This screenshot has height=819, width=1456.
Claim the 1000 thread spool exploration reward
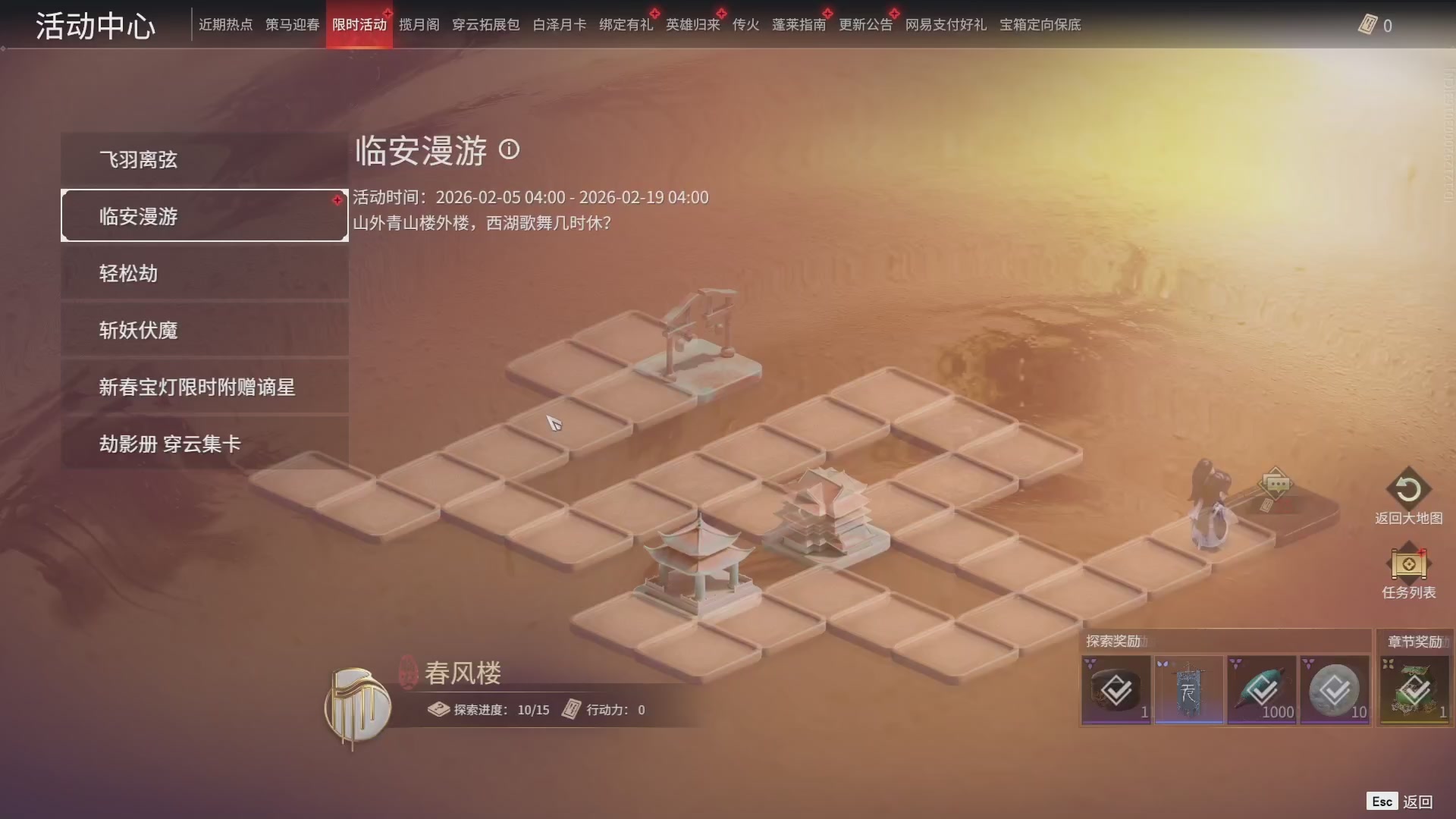[1261, 689]
